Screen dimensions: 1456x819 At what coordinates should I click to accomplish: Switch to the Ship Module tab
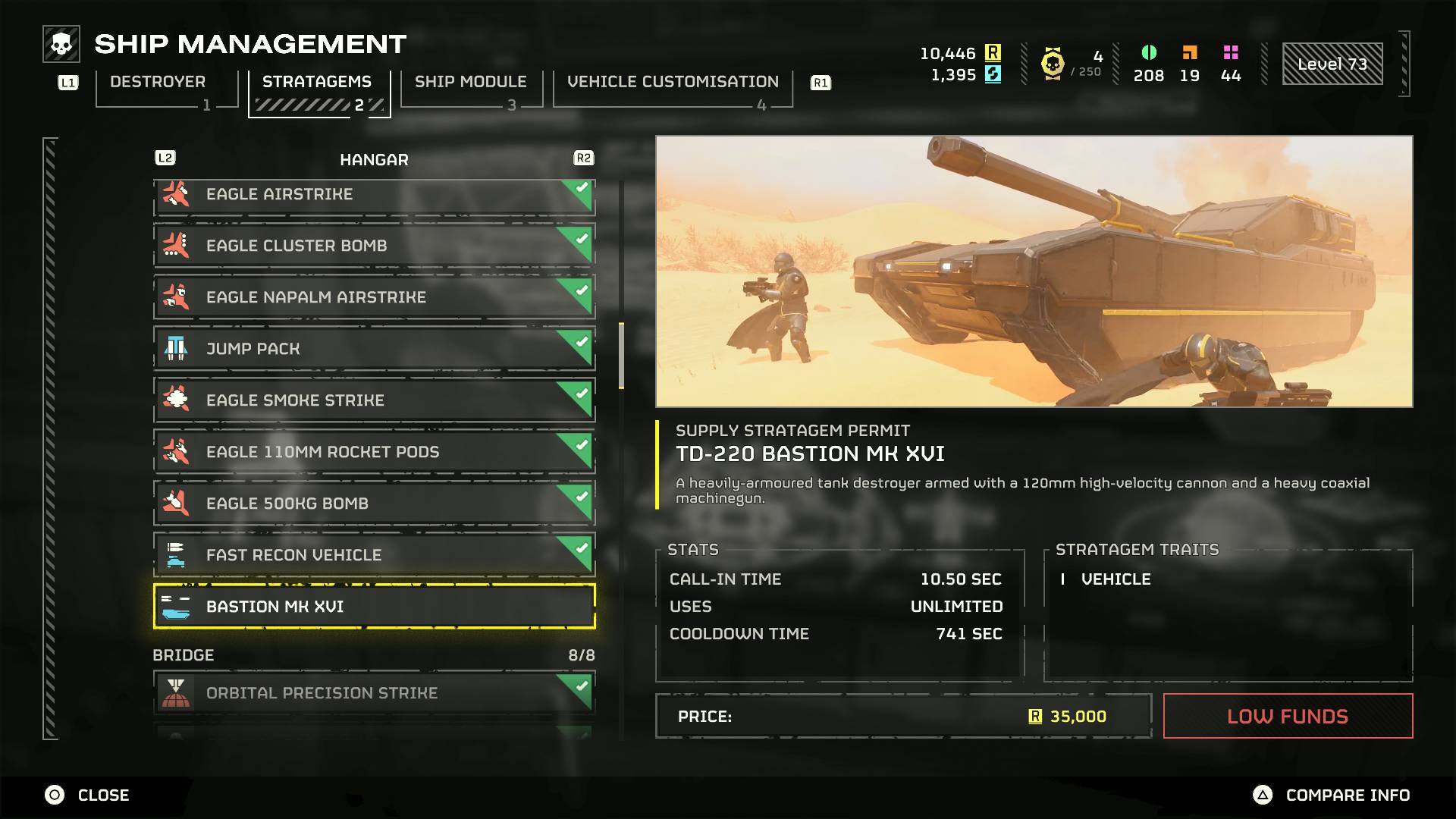click(x=469, y=82)
